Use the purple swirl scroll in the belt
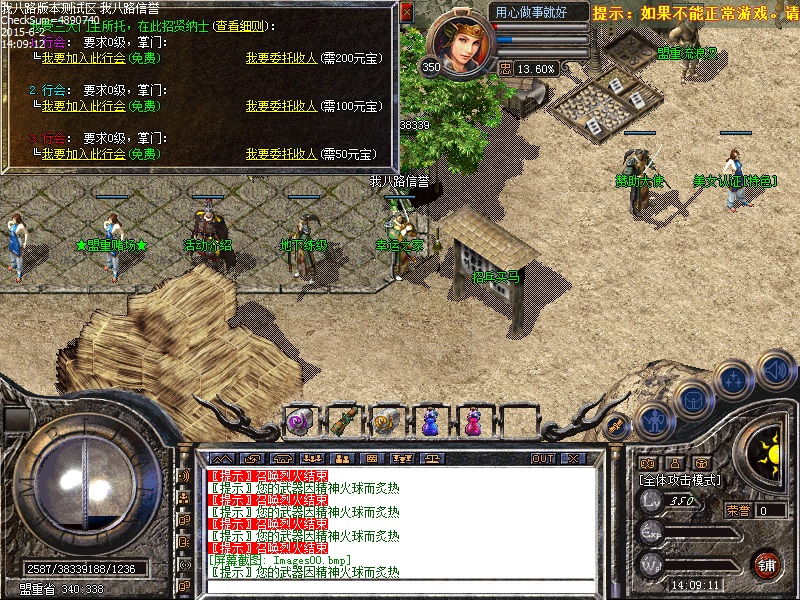 tap(300, 422)
